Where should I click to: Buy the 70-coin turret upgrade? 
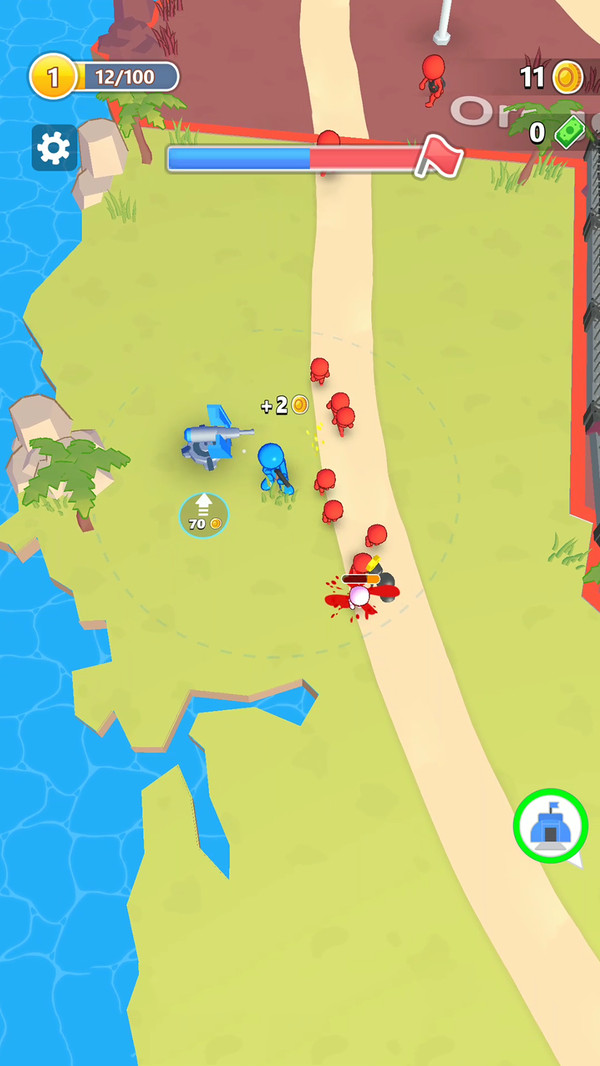coord(204,515)
